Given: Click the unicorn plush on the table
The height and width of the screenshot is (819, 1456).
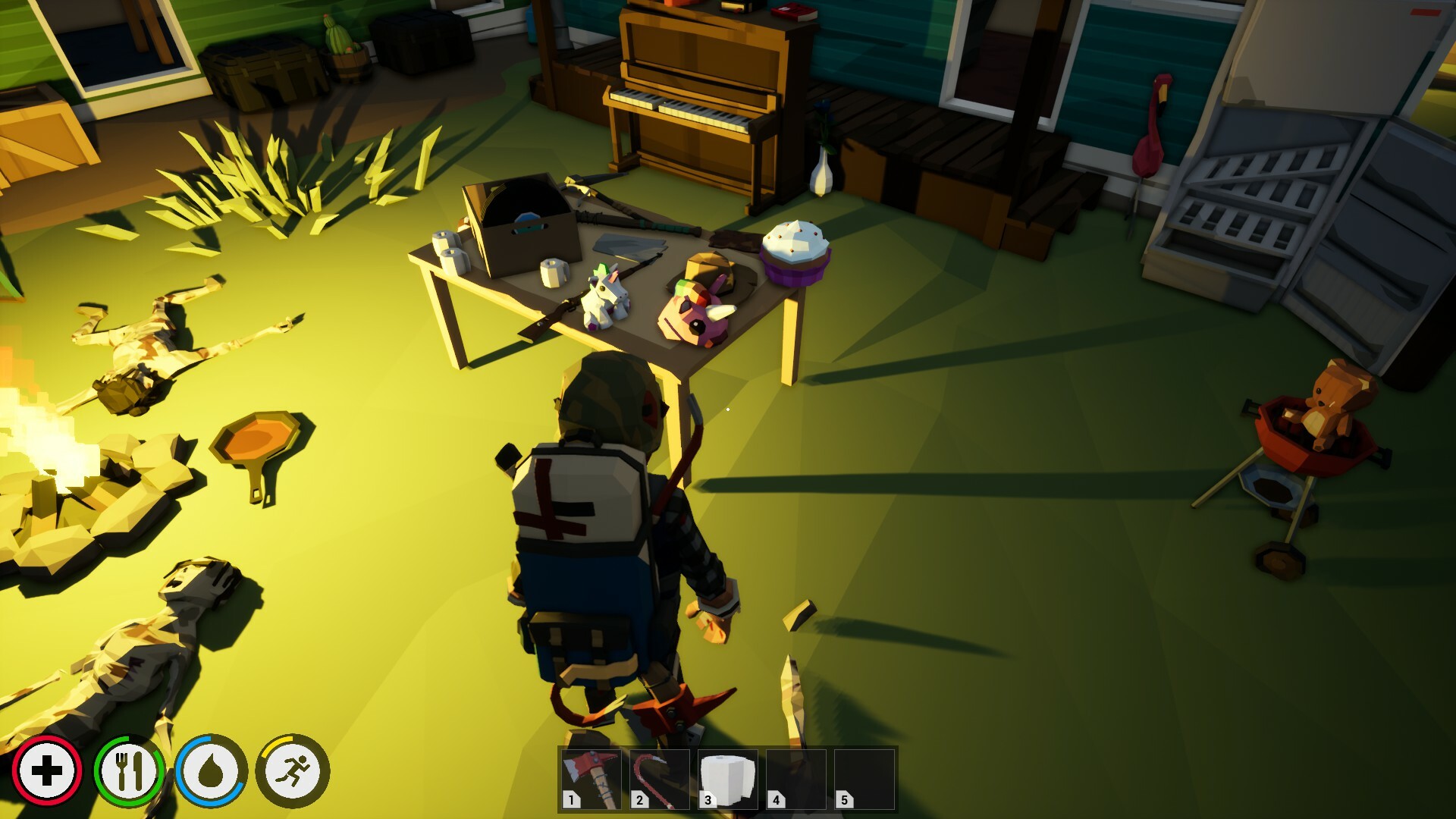Looking at the screenshot, I should (603, 296).
